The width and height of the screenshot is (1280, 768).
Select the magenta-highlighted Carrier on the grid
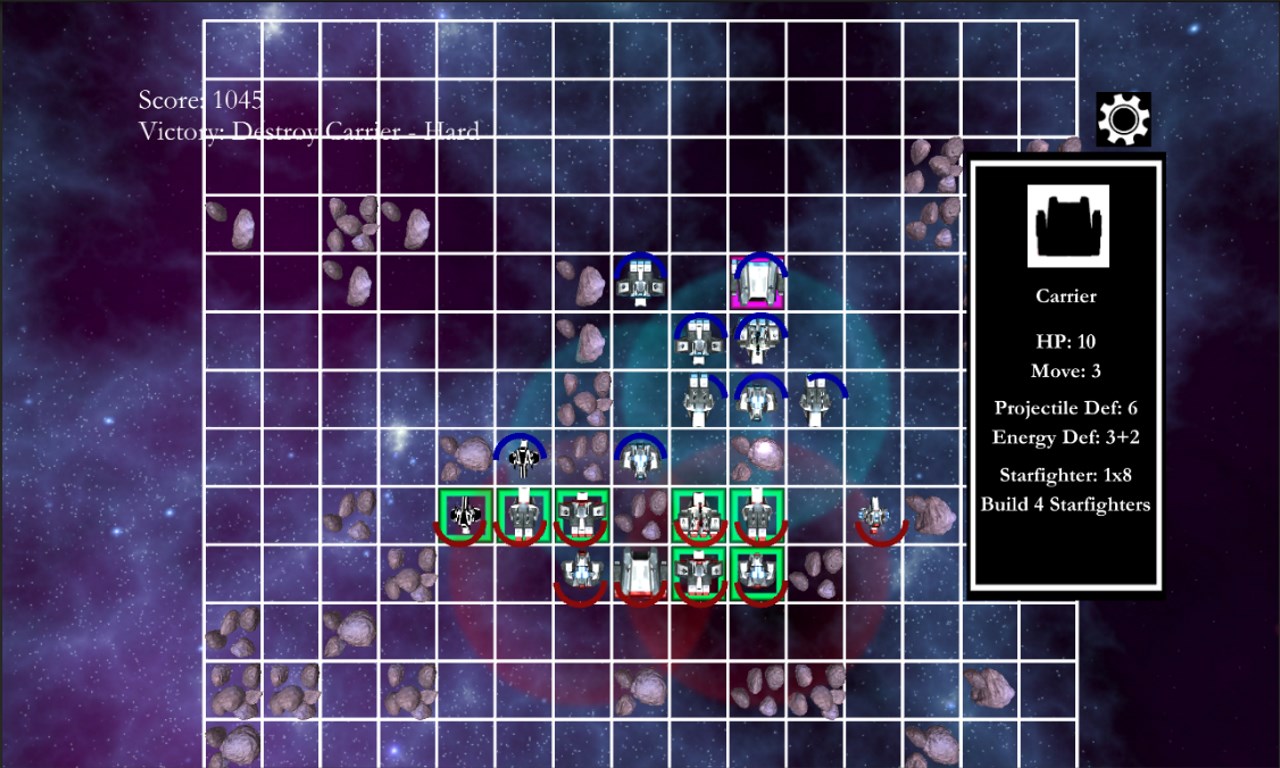(757, 279)
